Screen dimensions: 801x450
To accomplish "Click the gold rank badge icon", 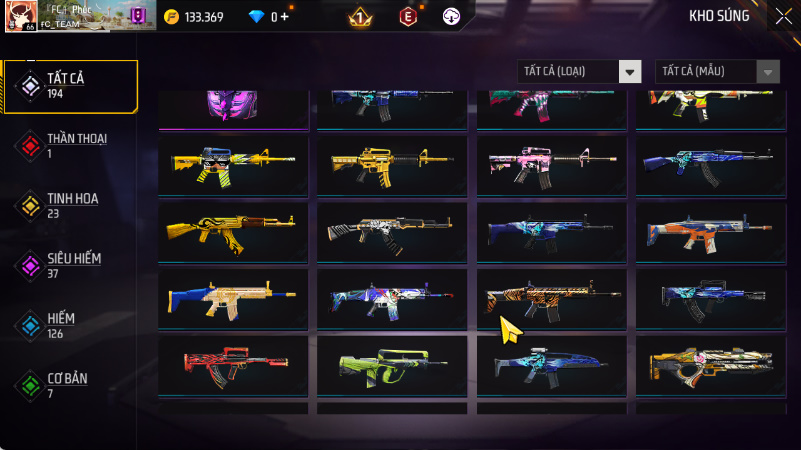I will [x=360, y=17].
